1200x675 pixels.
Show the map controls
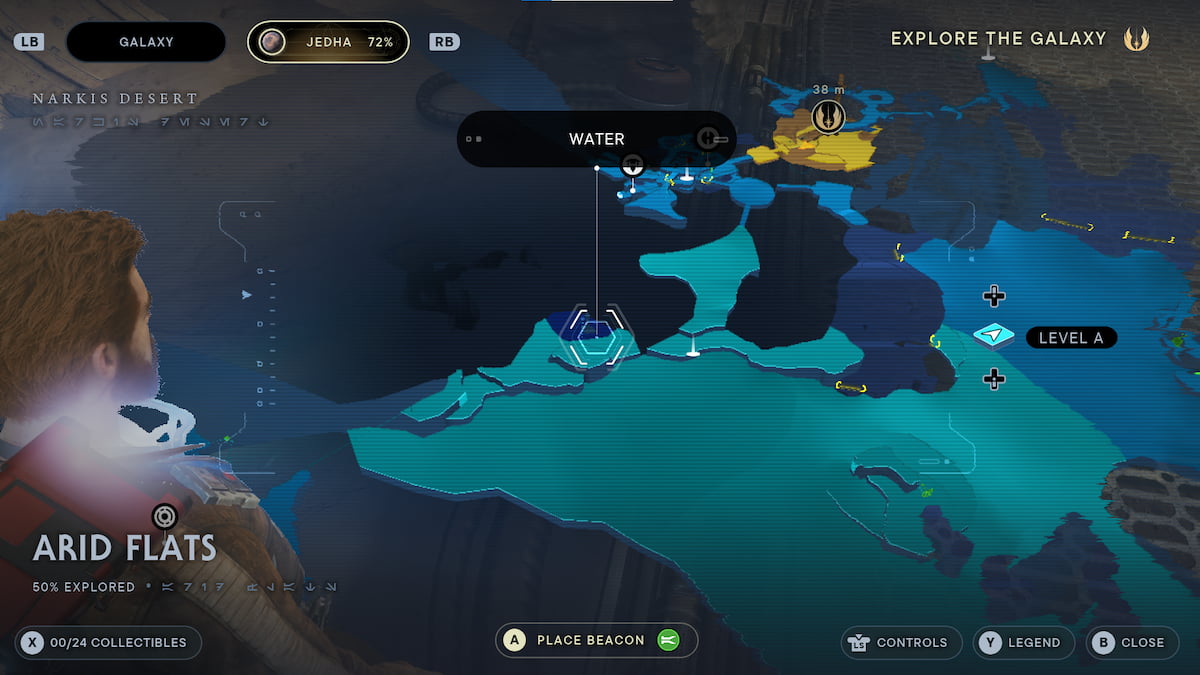pos(901,642)
